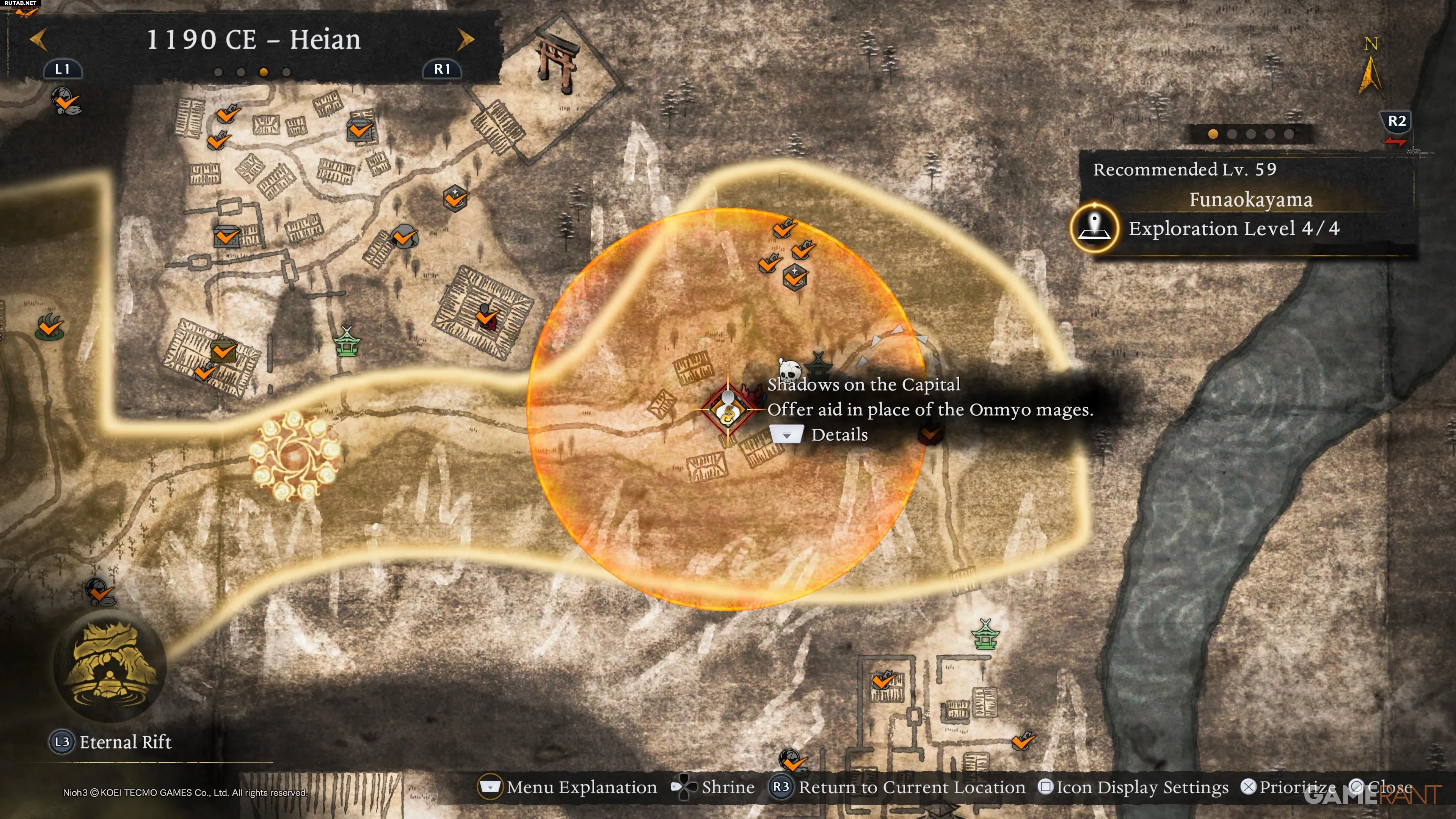This screenshot has height=819, width=1456.
Task: Select the Shadows on the Capital quest marker
Action: point(728,410)
